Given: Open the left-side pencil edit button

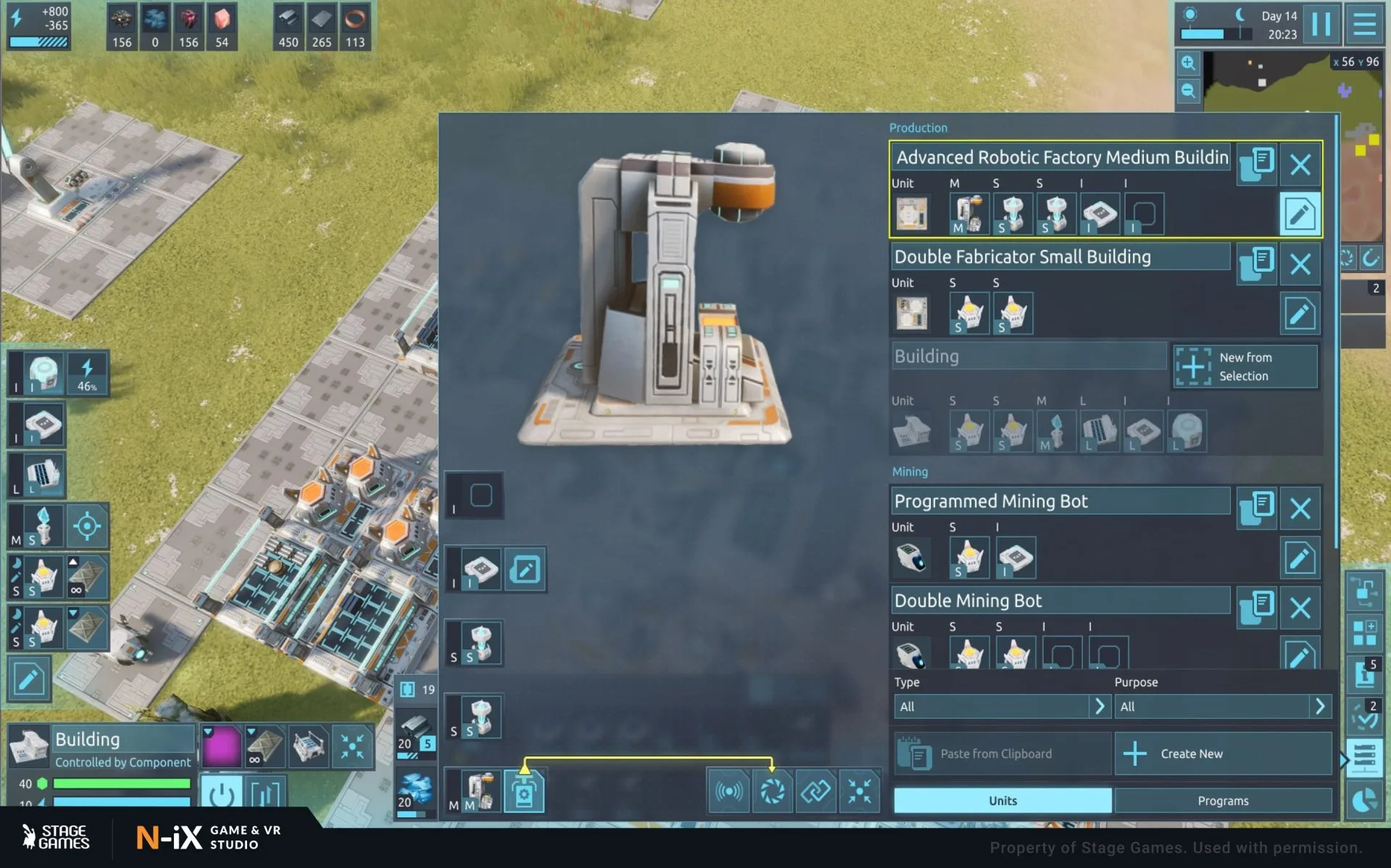Looking at the screenshot, I should click(29, 680).
